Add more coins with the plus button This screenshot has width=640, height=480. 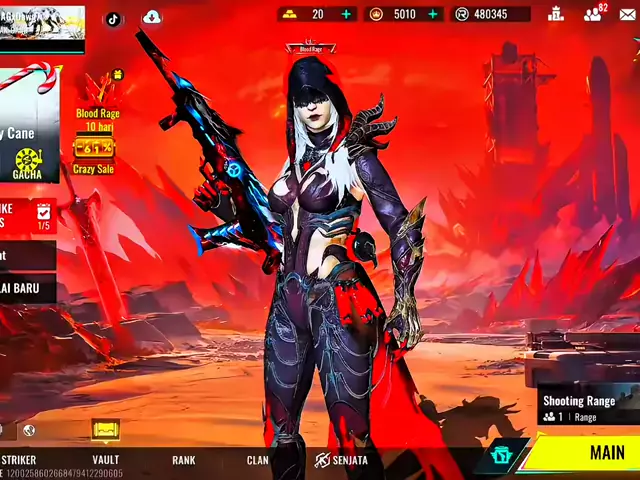click(x=434, y=14)
